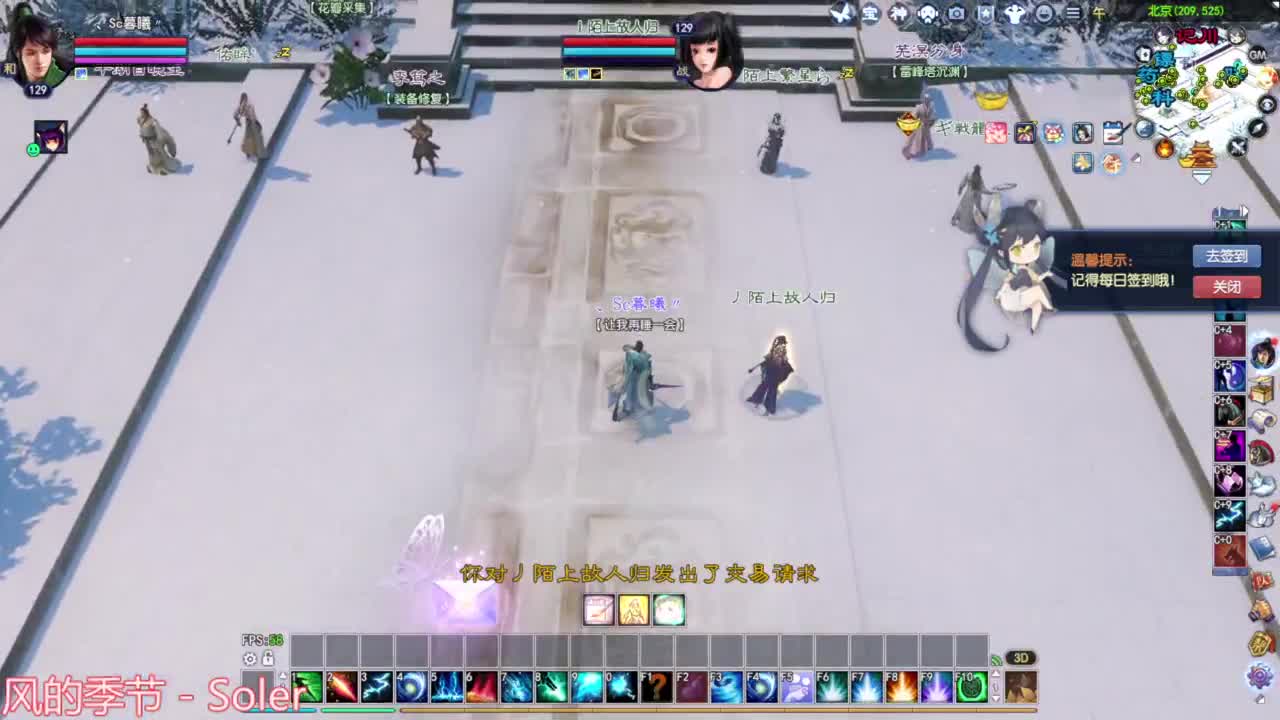
Task: Click the hotbar page-up arrow
Action: point(283,675)
